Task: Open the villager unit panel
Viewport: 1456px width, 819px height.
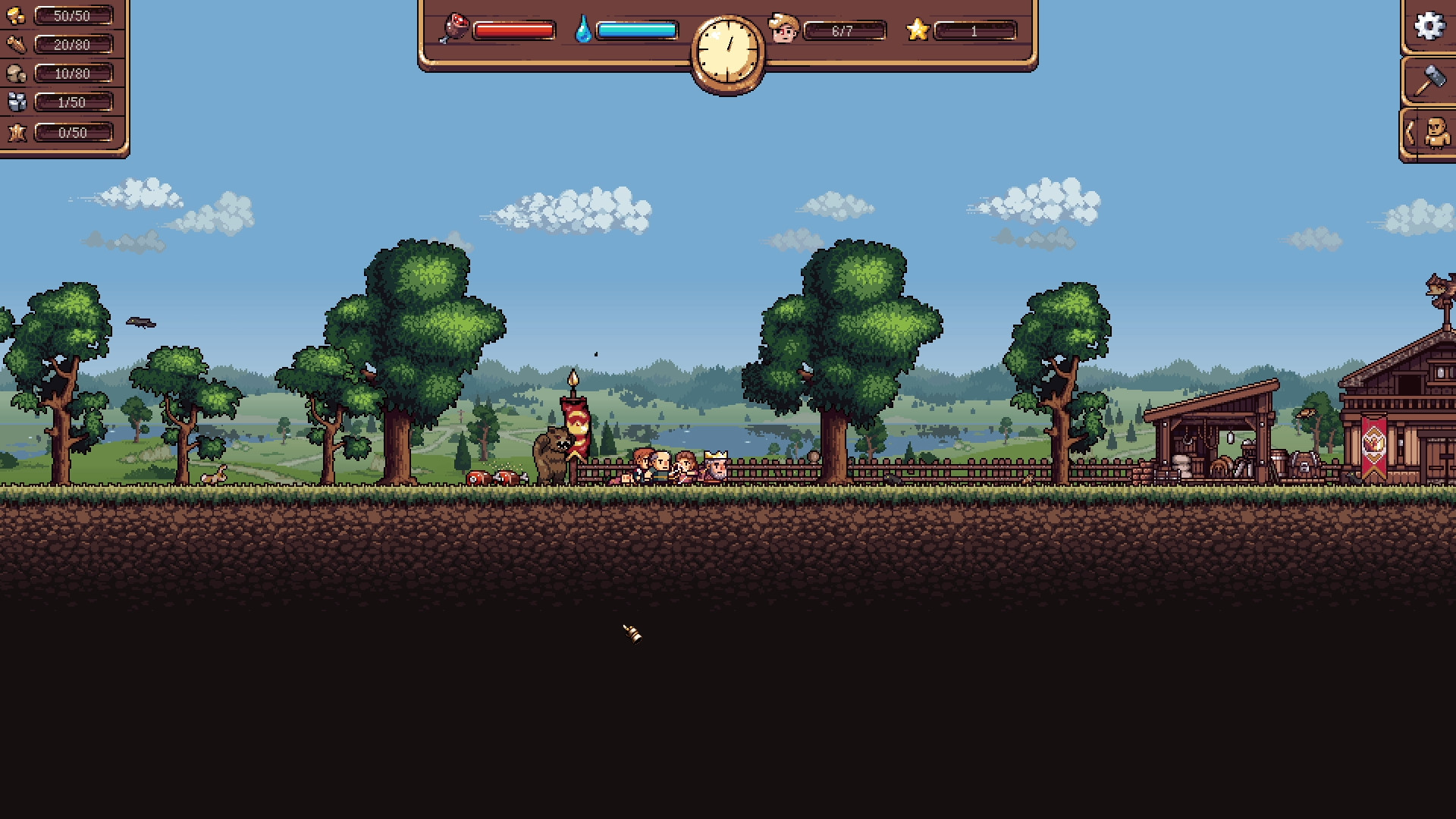Action: (x=1436, y=131)
